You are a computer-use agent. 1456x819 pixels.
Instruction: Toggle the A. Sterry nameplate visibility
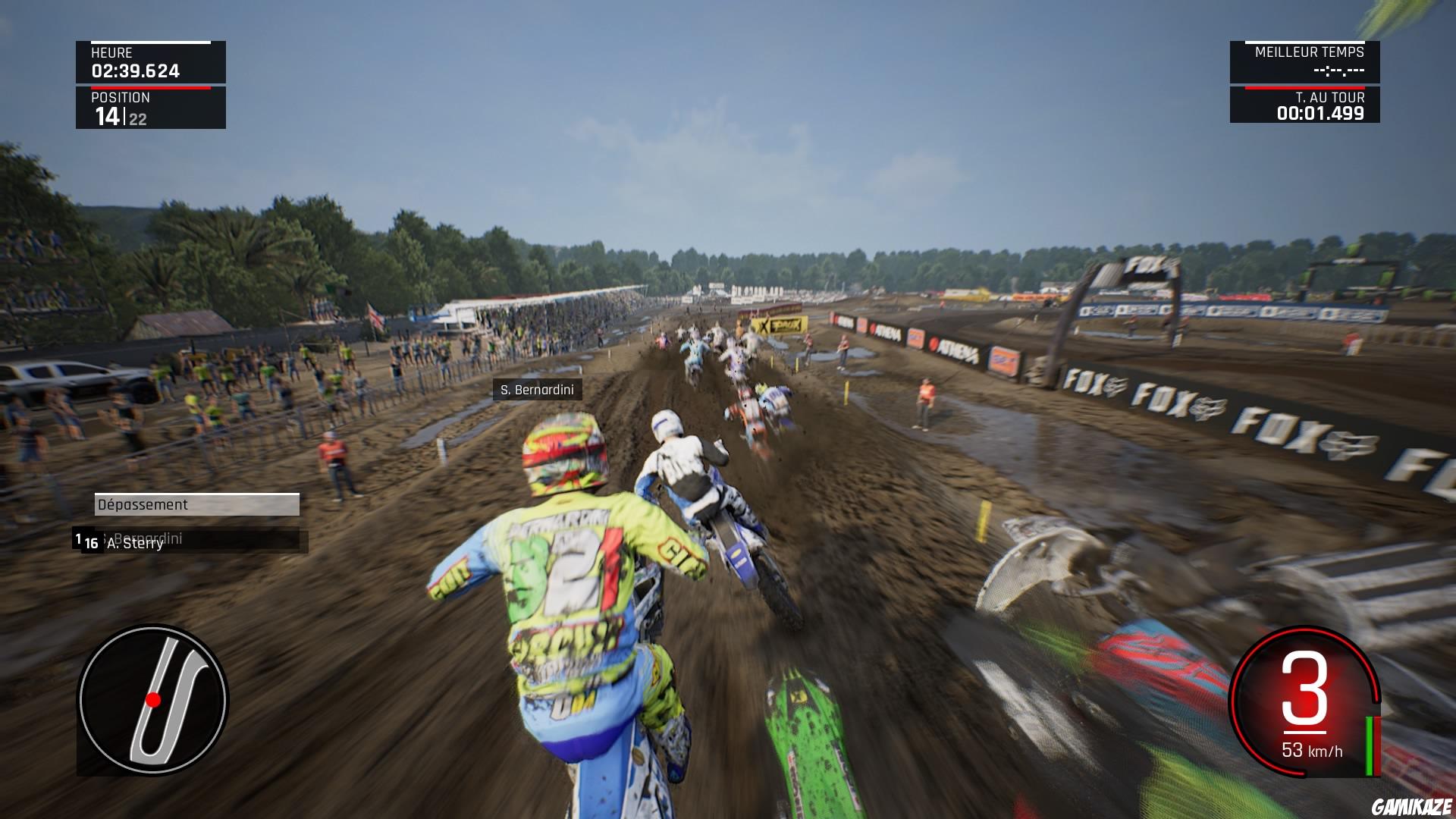tap(136, 544)
